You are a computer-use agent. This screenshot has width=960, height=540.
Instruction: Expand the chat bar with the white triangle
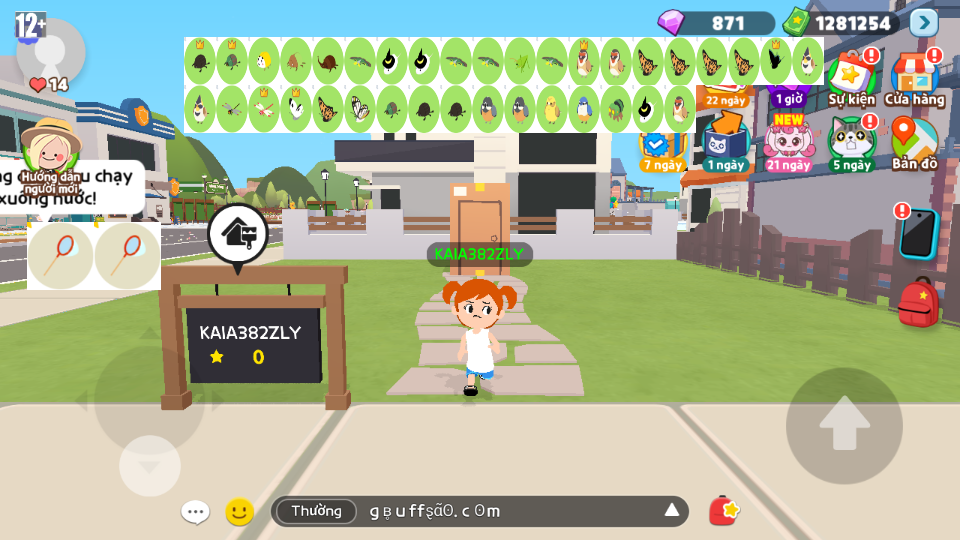(x=672, y=511)
